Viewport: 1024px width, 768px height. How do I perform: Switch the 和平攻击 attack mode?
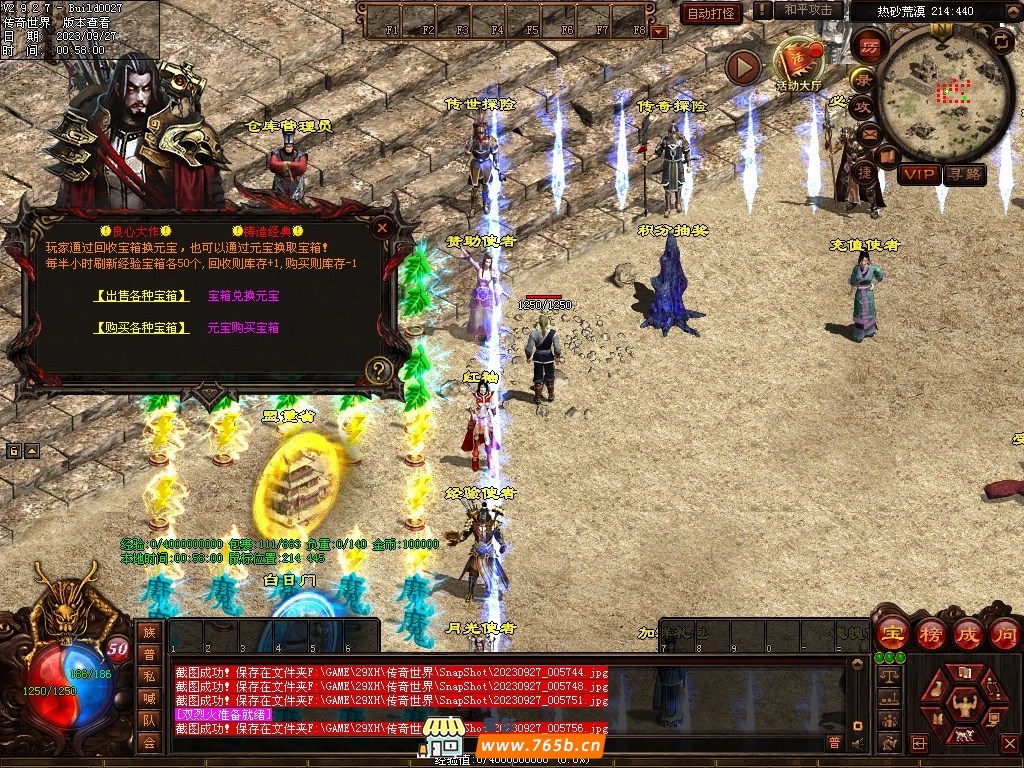click(808, 11)
